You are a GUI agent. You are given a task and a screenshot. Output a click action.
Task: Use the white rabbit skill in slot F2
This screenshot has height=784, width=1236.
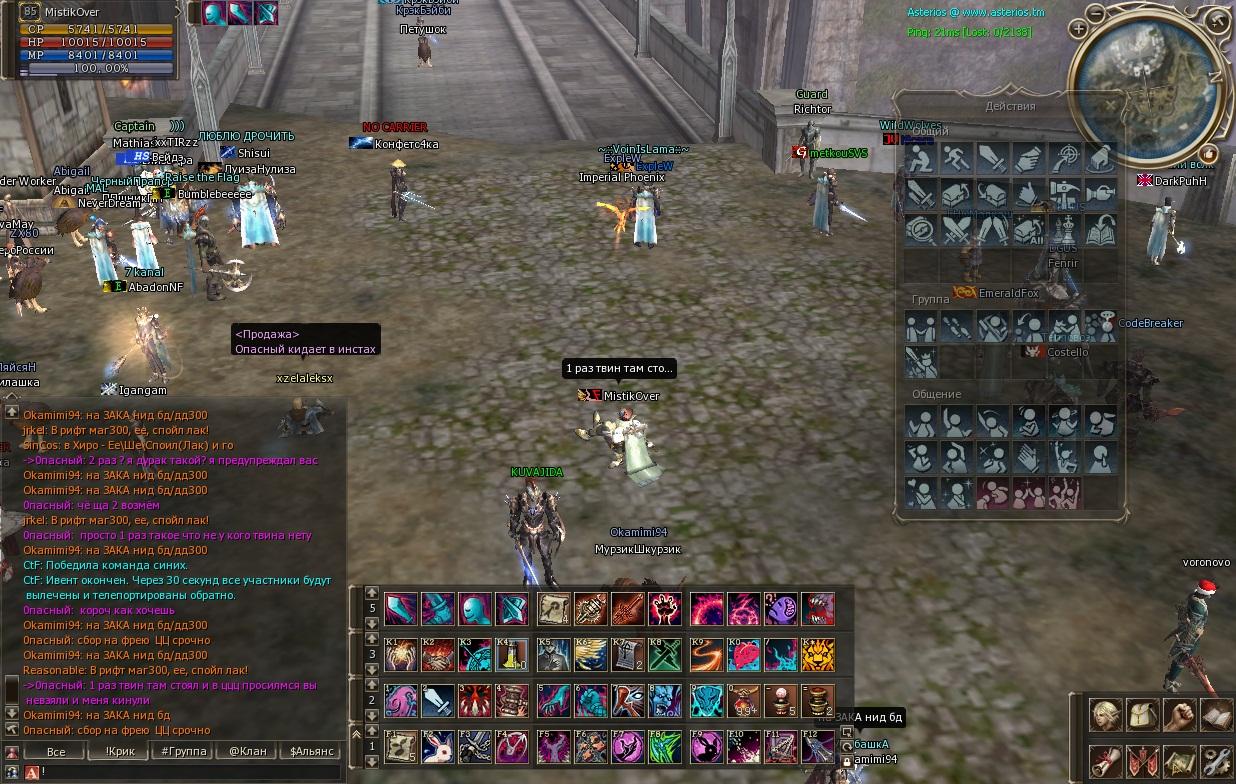(x=438, y=746)
